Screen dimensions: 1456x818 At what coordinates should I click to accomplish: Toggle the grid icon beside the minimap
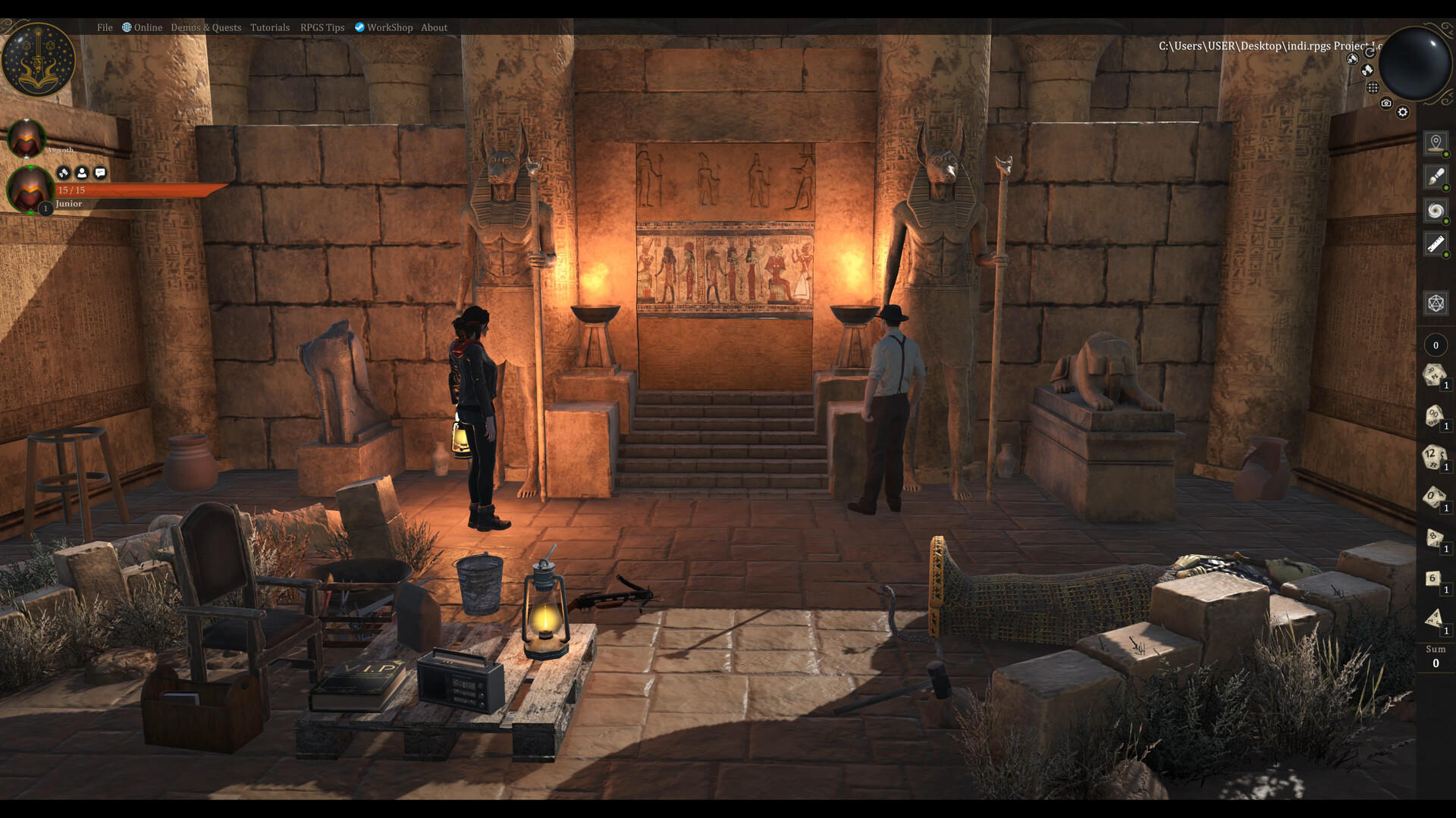pyautogui.click(x=1373, y=87)
